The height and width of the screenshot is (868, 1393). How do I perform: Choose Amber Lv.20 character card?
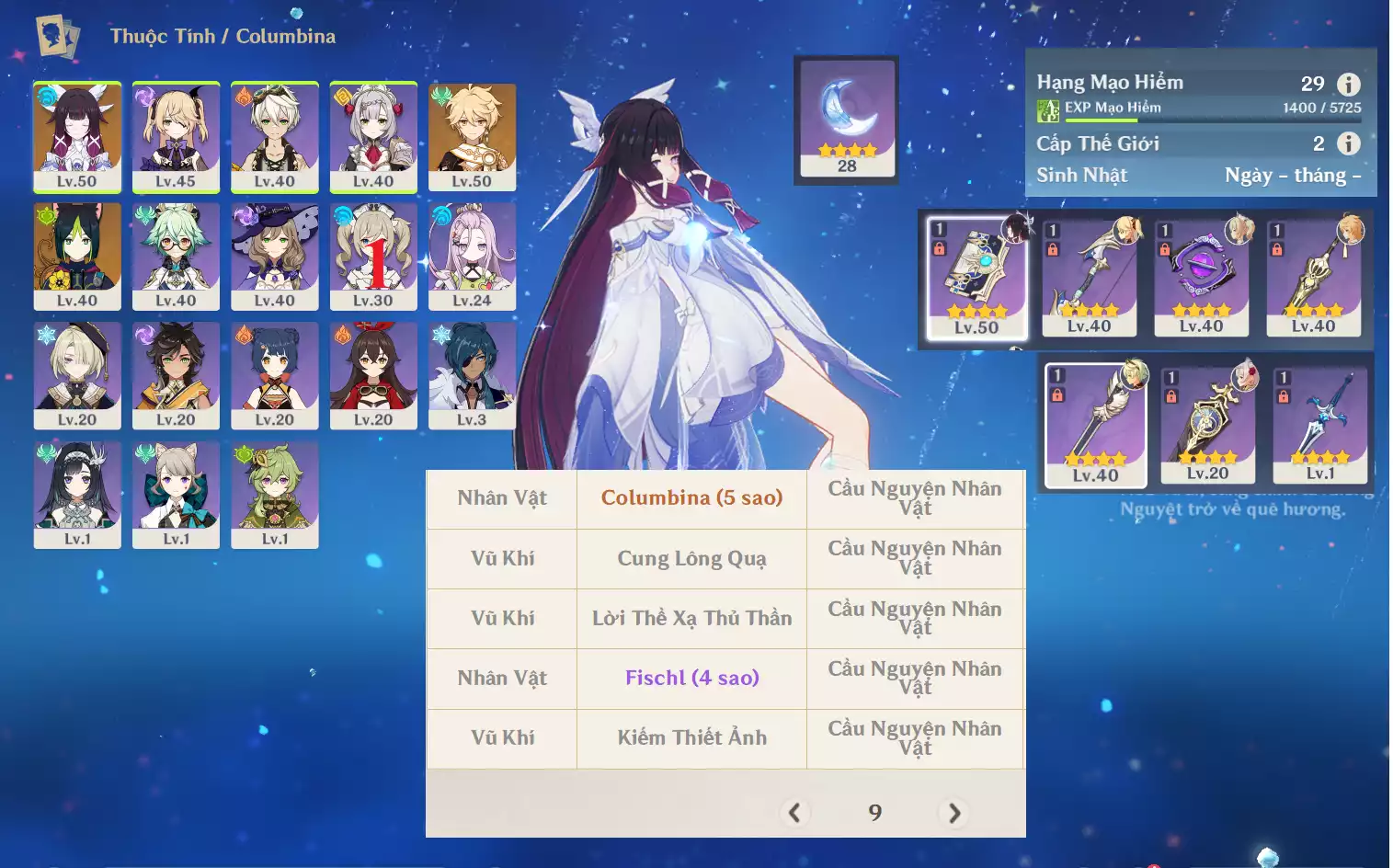373,374
